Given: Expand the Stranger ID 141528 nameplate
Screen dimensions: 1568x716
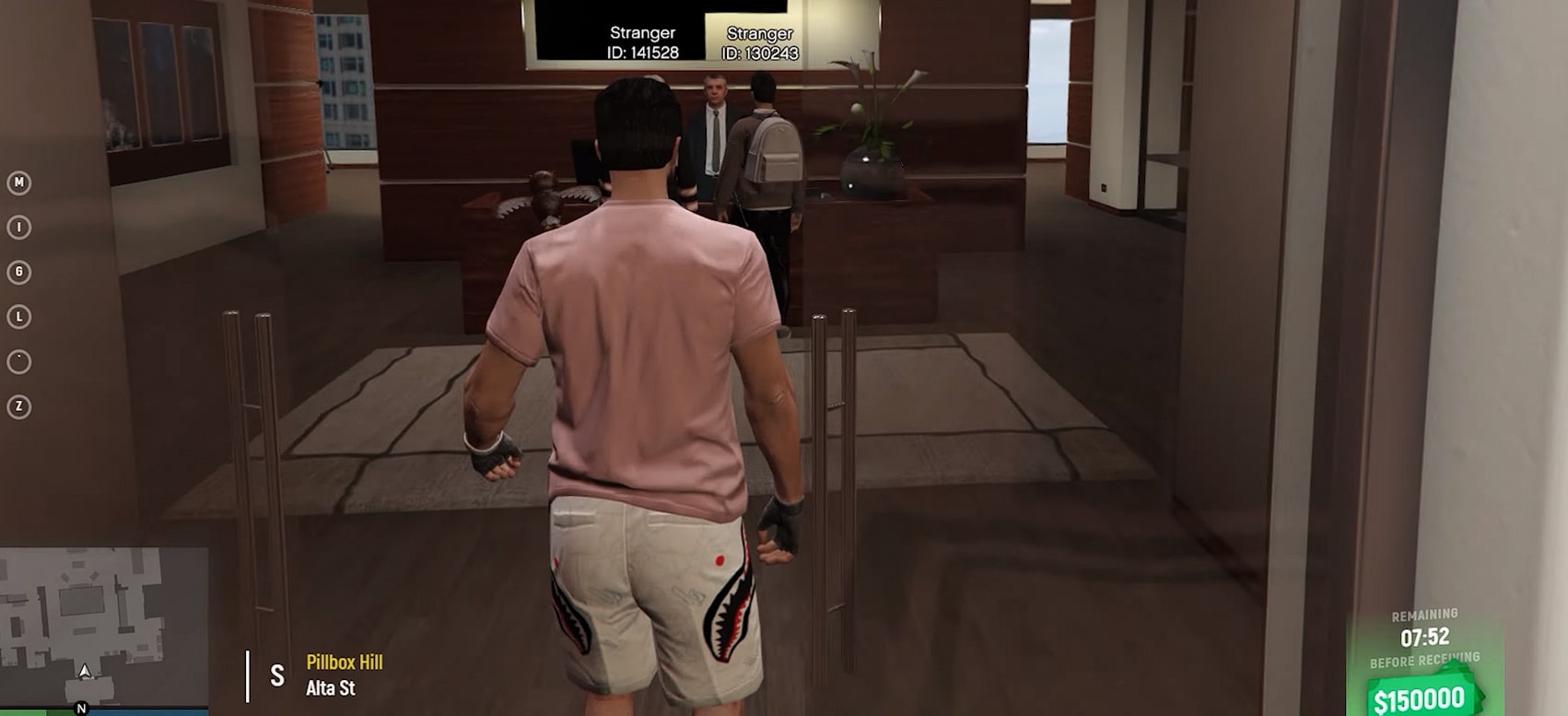Looking at the screenshot, I should pos(645,41).
